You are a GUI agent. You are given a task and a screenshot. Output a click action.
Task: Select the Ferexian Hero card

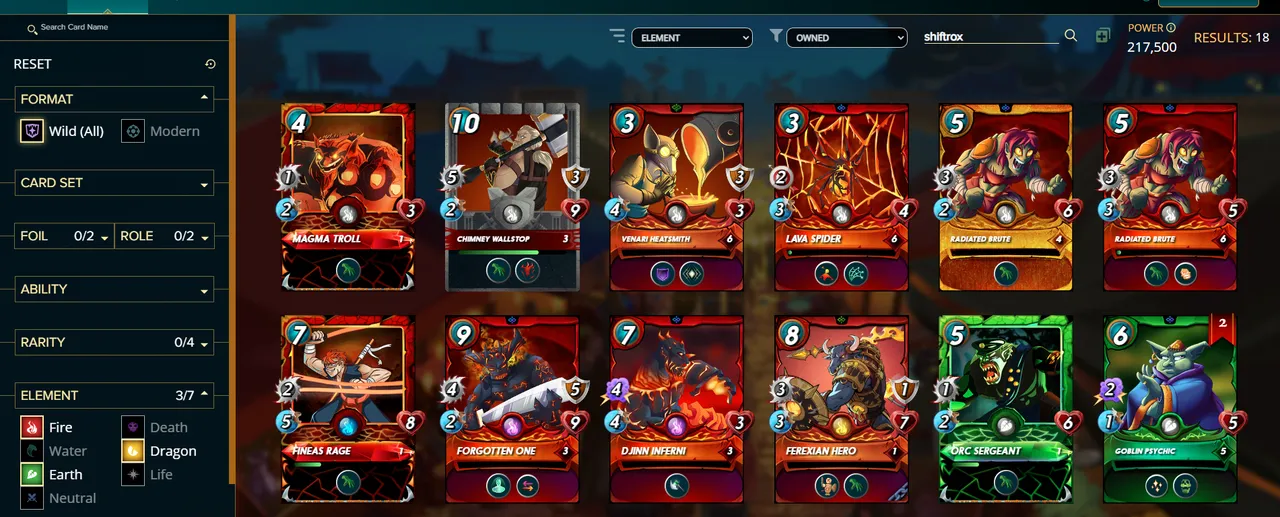841,408
